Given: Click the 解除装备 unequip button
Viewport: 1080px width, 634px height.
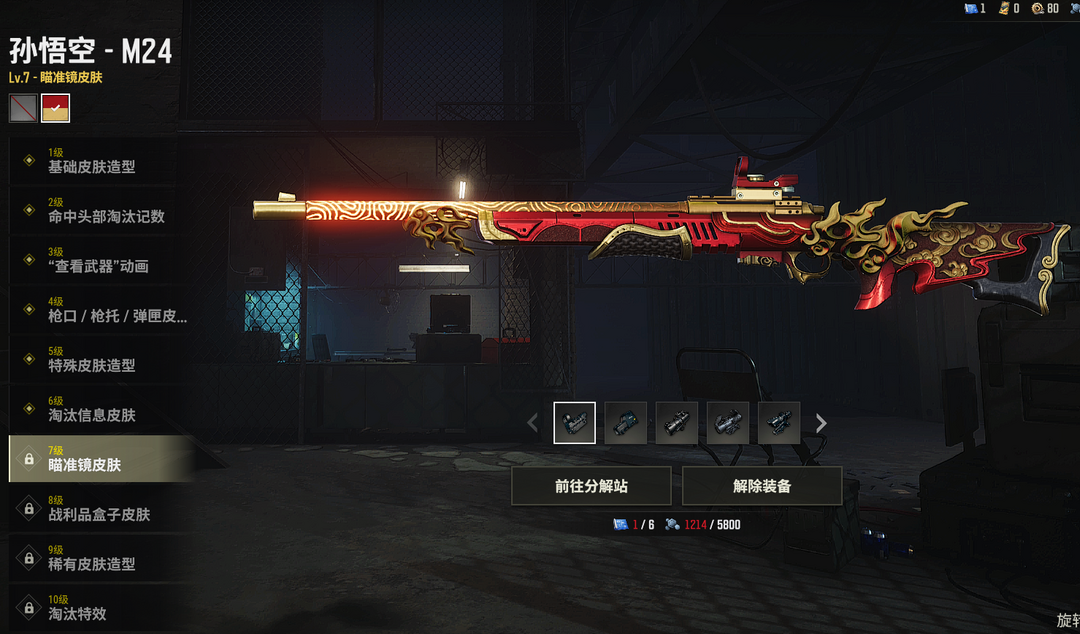Looking at the screenshot, I should click(x=762, y=486).
